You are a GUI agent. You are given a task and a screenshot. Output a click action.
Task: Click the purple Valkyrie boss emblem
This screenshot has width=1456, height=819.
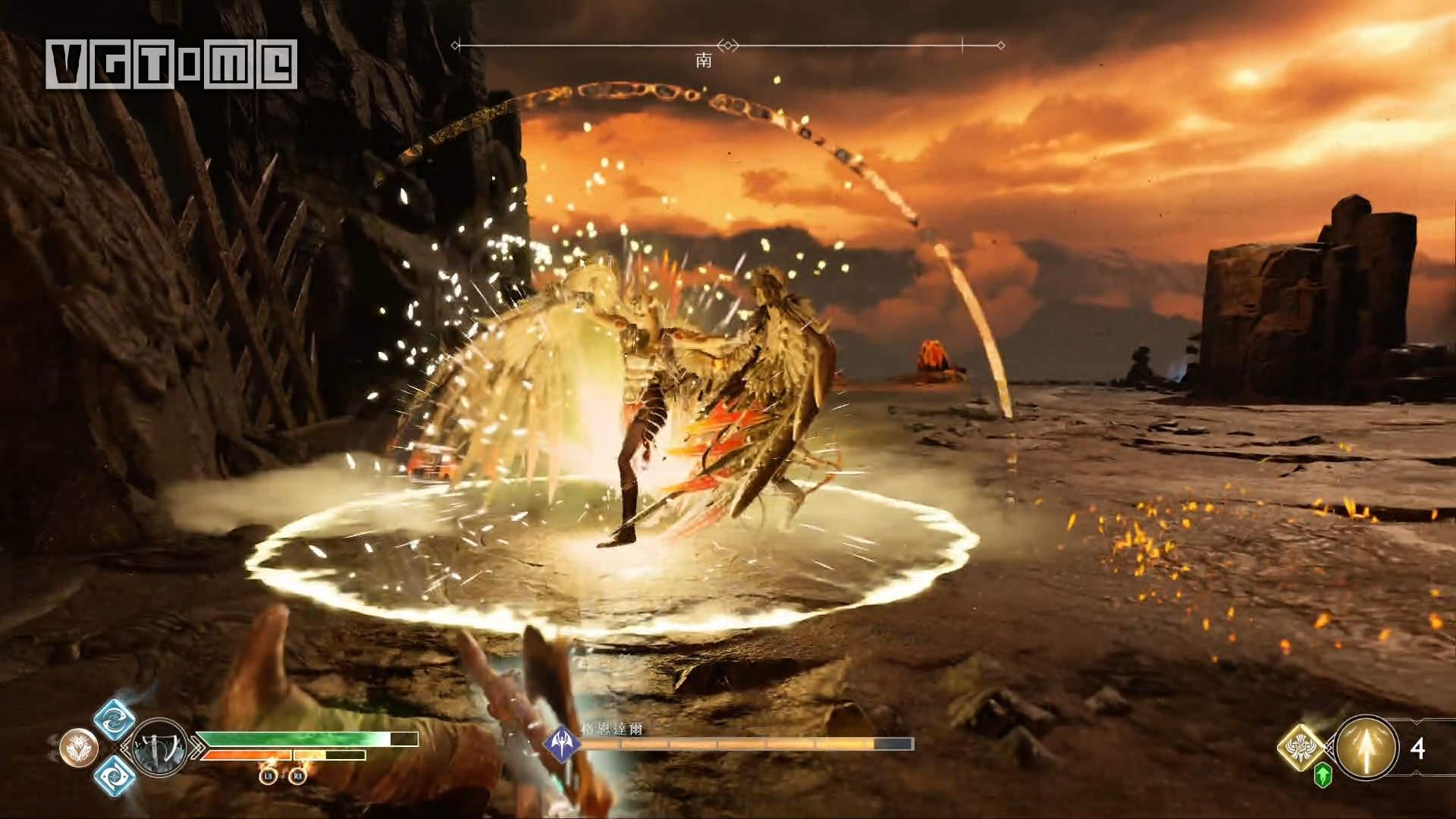(562, 742)
